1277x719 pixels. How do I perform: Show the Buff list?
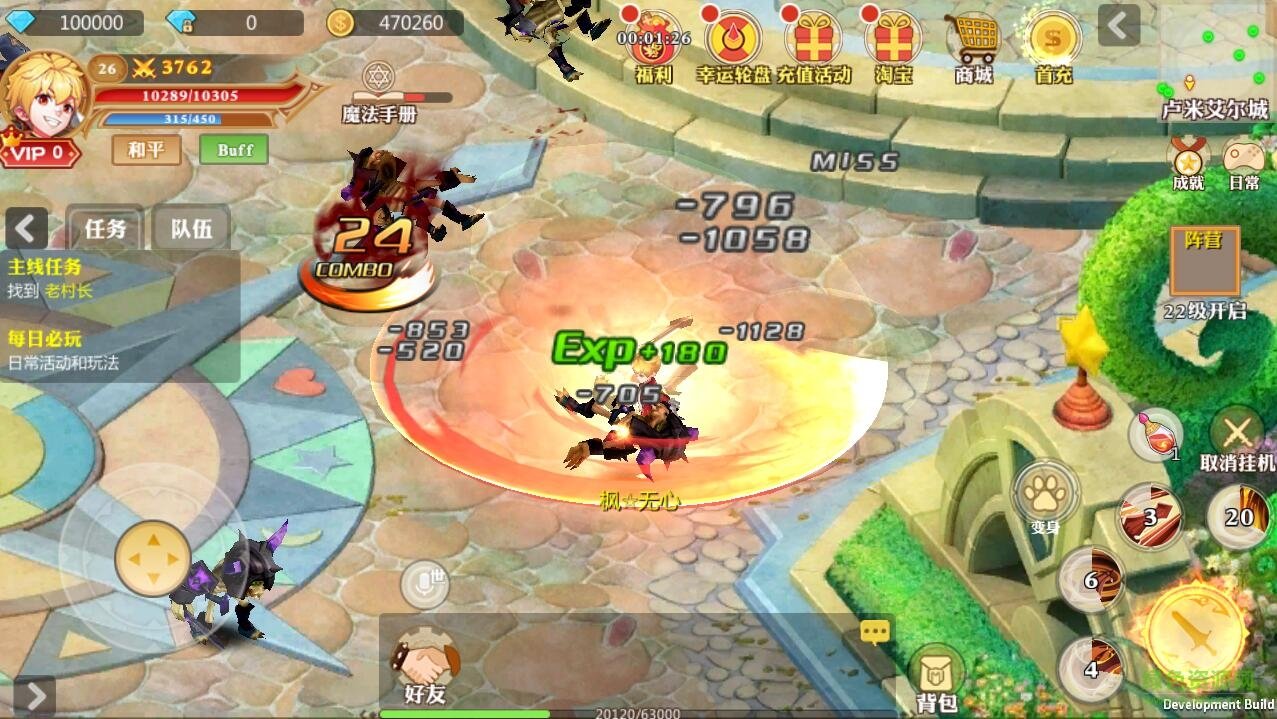235,150
